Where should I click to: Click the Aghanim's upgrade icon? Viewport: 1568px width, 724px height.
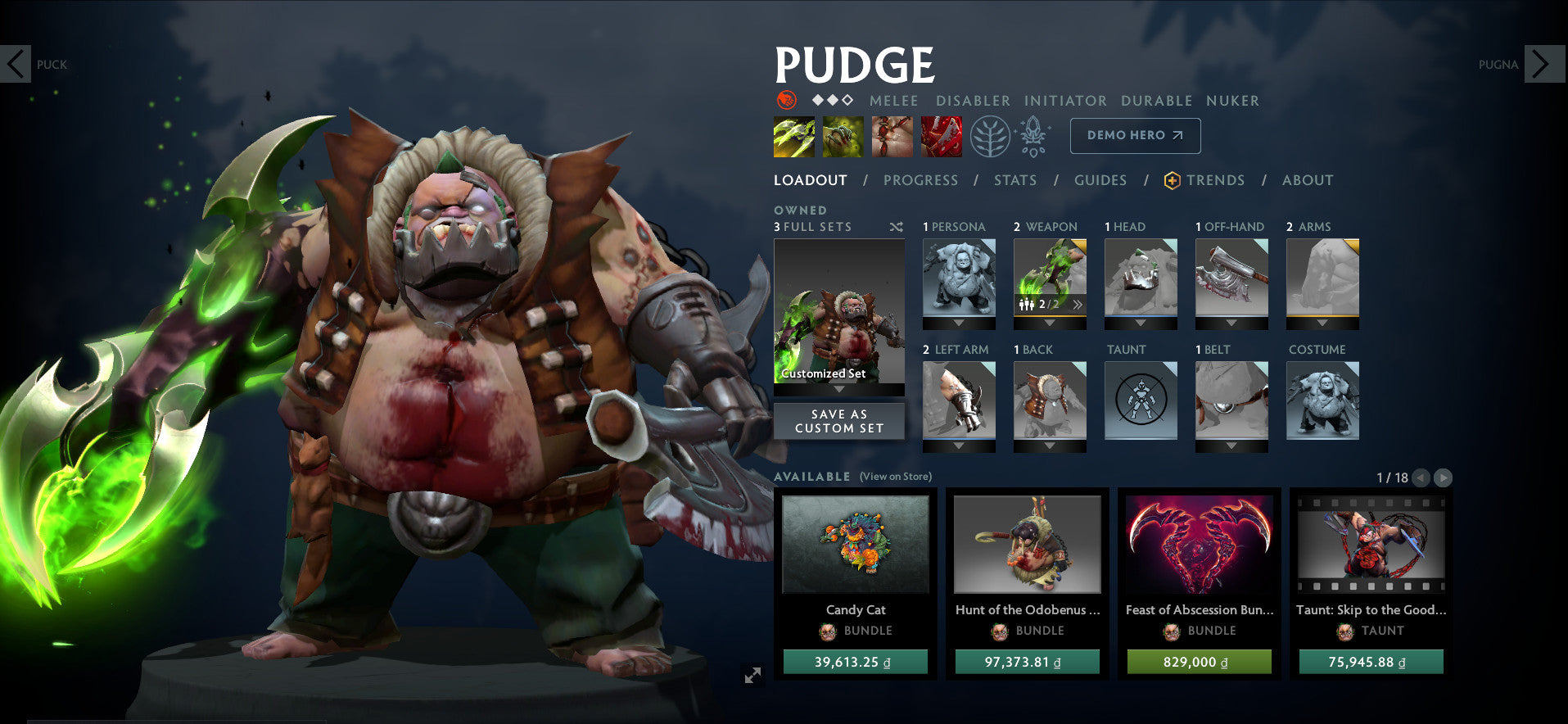pyautogui.click(x=1033, y=136)
